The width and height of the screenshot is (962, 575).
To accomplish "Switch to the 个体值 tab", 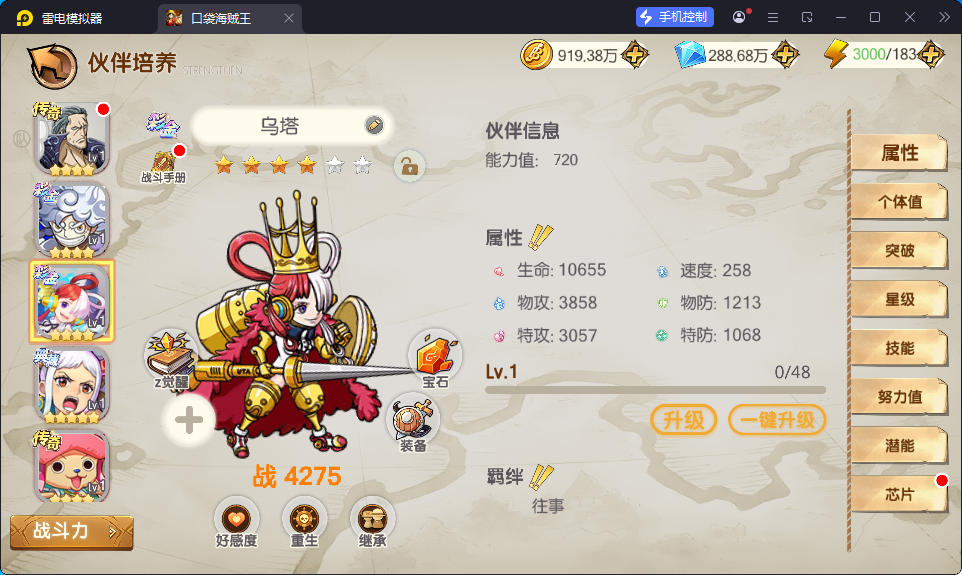I will click(x=898, y=201).
